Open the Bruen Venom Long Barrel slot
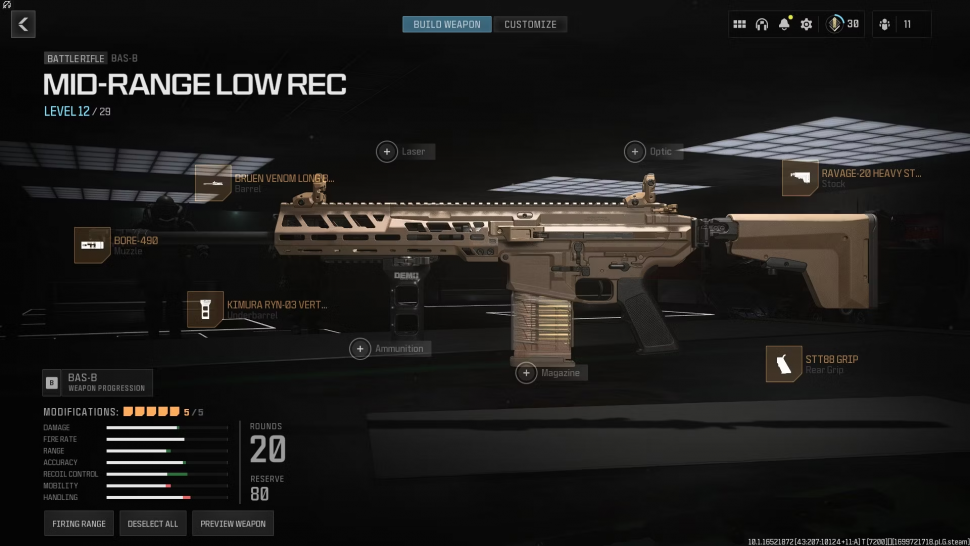 click(214, 183)
